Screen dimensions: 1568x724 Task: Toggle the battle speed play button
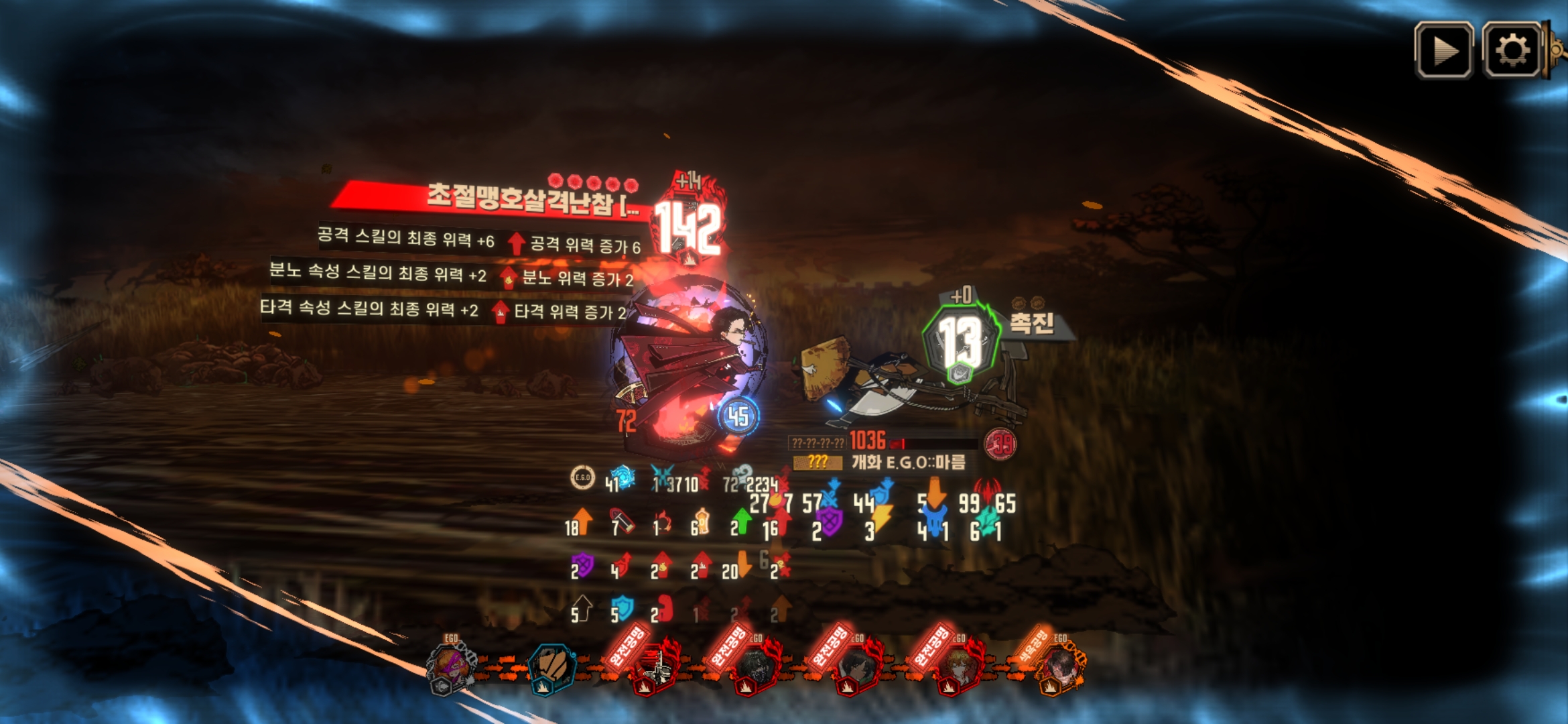pyautogui.click(x=1443, y=51)
